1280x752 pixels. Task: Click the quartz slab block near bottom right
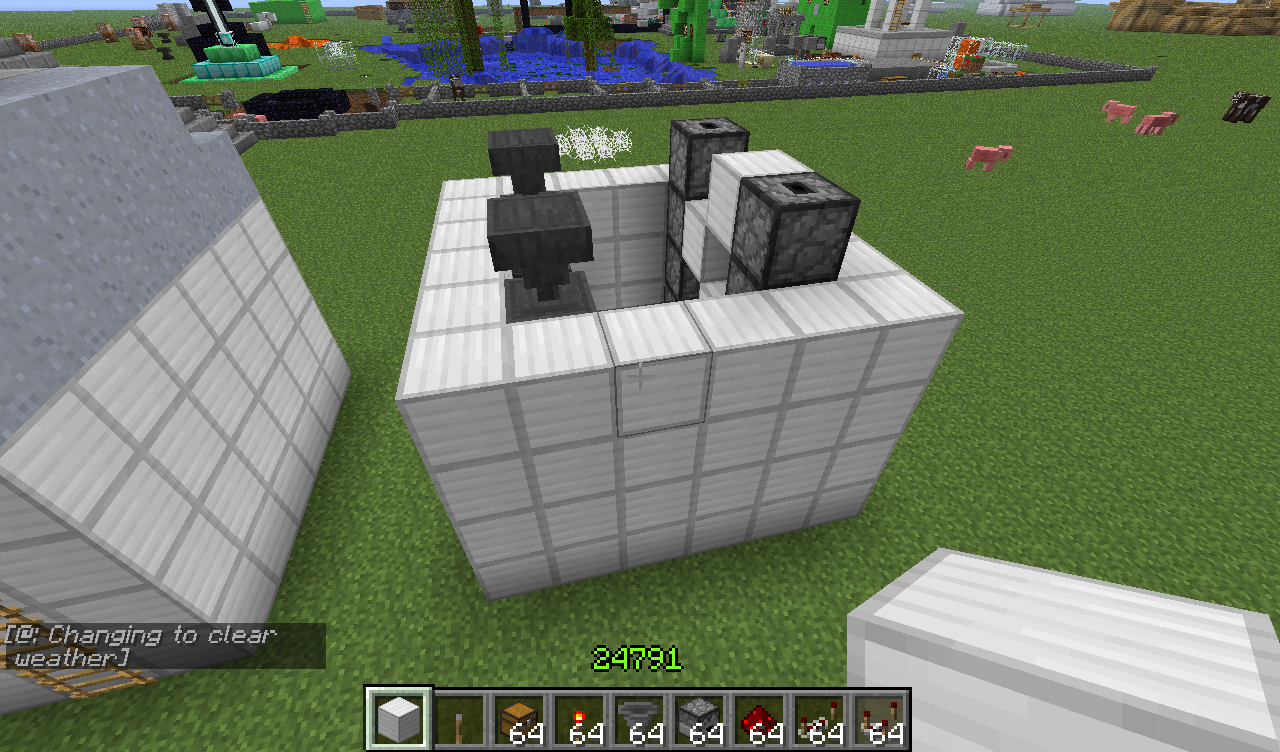[x=1080, y=640]
